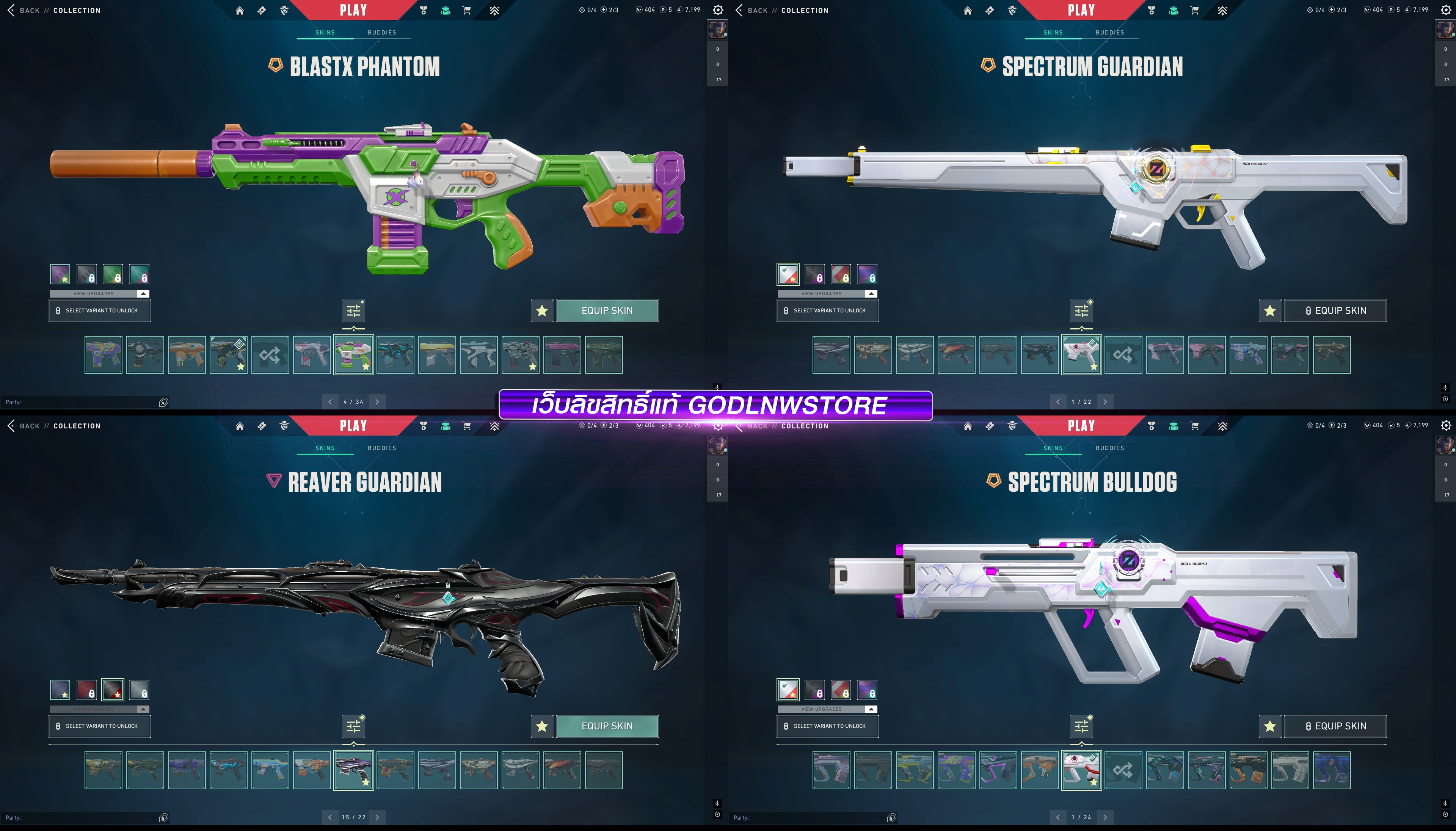Go to next page from the 4 / 34 pager
The height and width of the screenshot is (831, 1456).
point(377,402)
